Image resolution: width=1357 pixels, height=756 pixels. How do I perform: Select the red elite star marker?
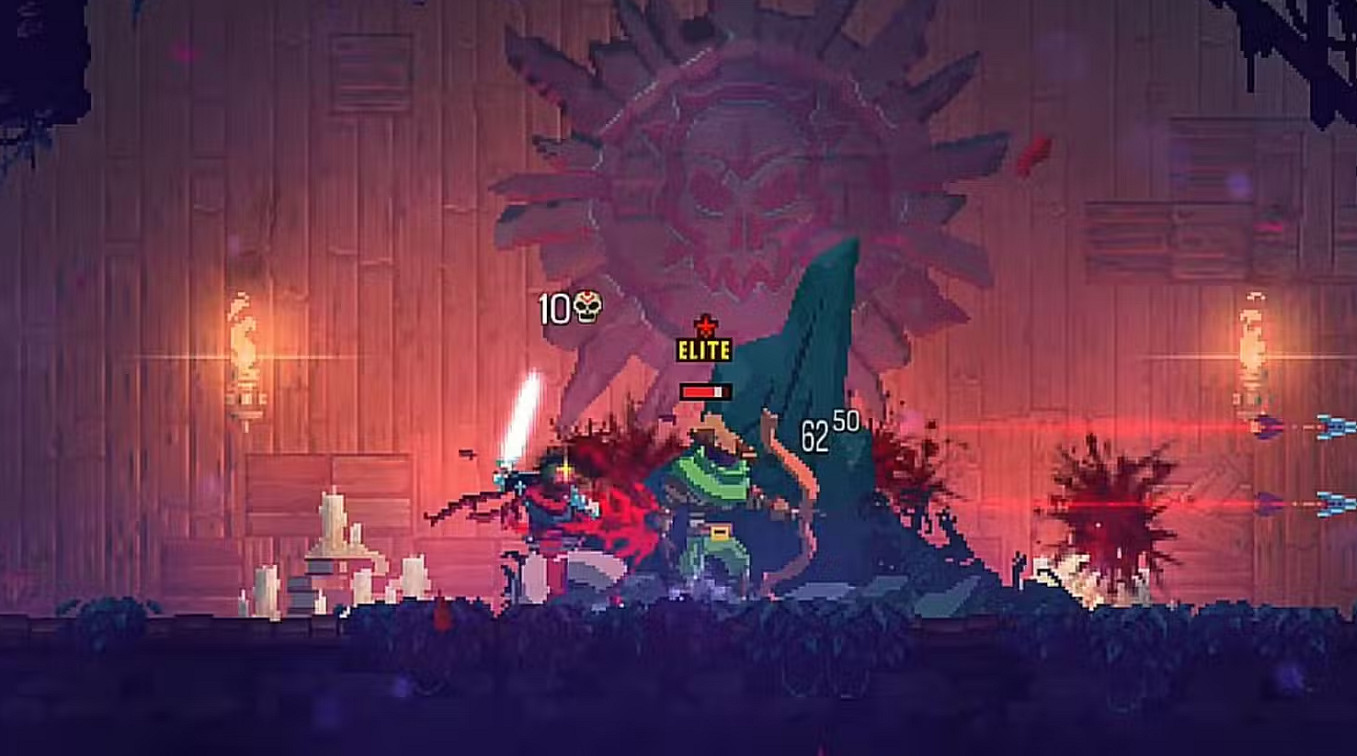(x=708, y=325)
